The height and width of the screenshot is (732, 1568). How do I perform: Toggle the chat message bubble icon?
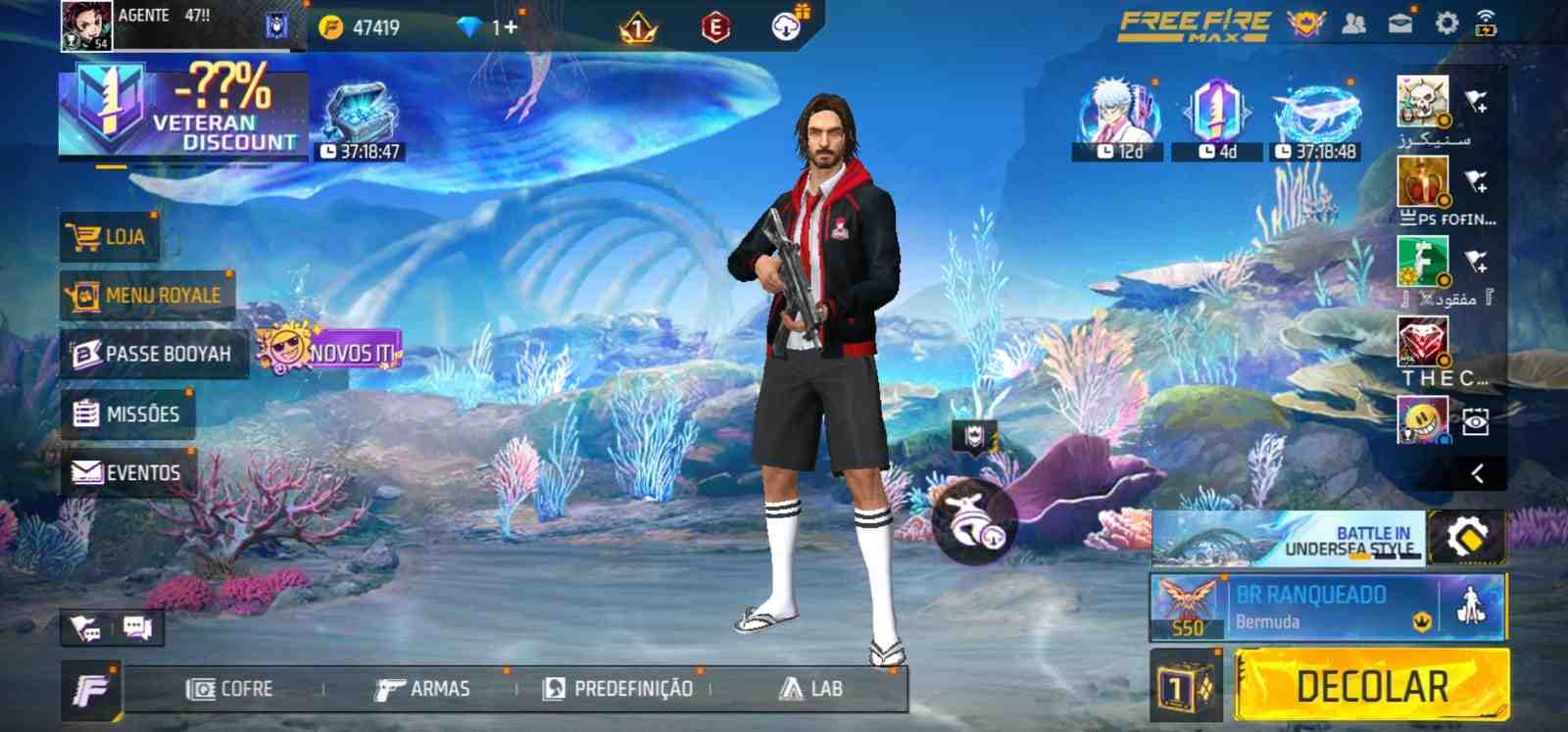tap(138, 628)
